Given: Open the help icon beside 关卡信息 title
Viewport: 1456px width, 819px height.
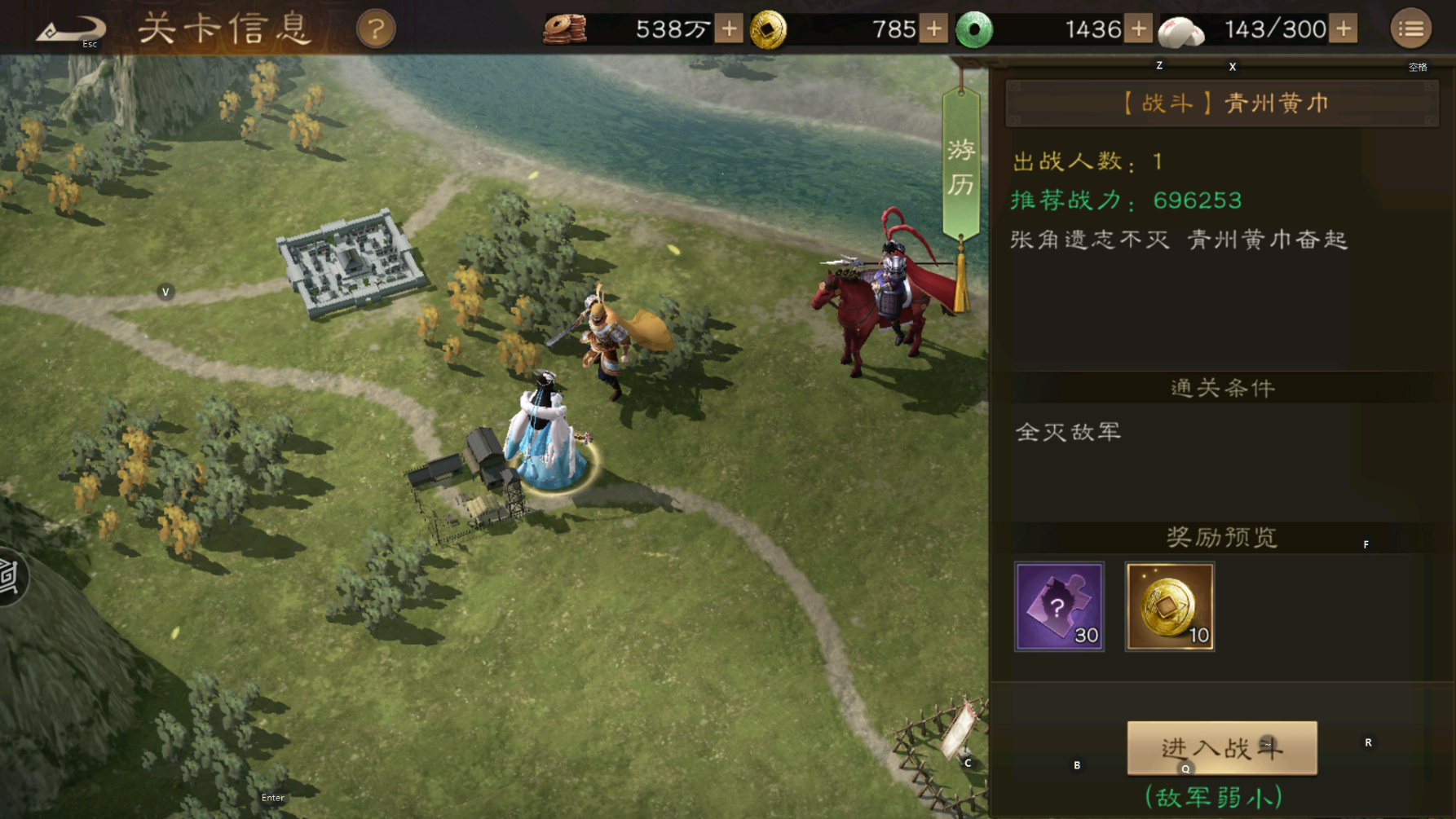Looking at the screenshot, I should click(x=375, y=27).
